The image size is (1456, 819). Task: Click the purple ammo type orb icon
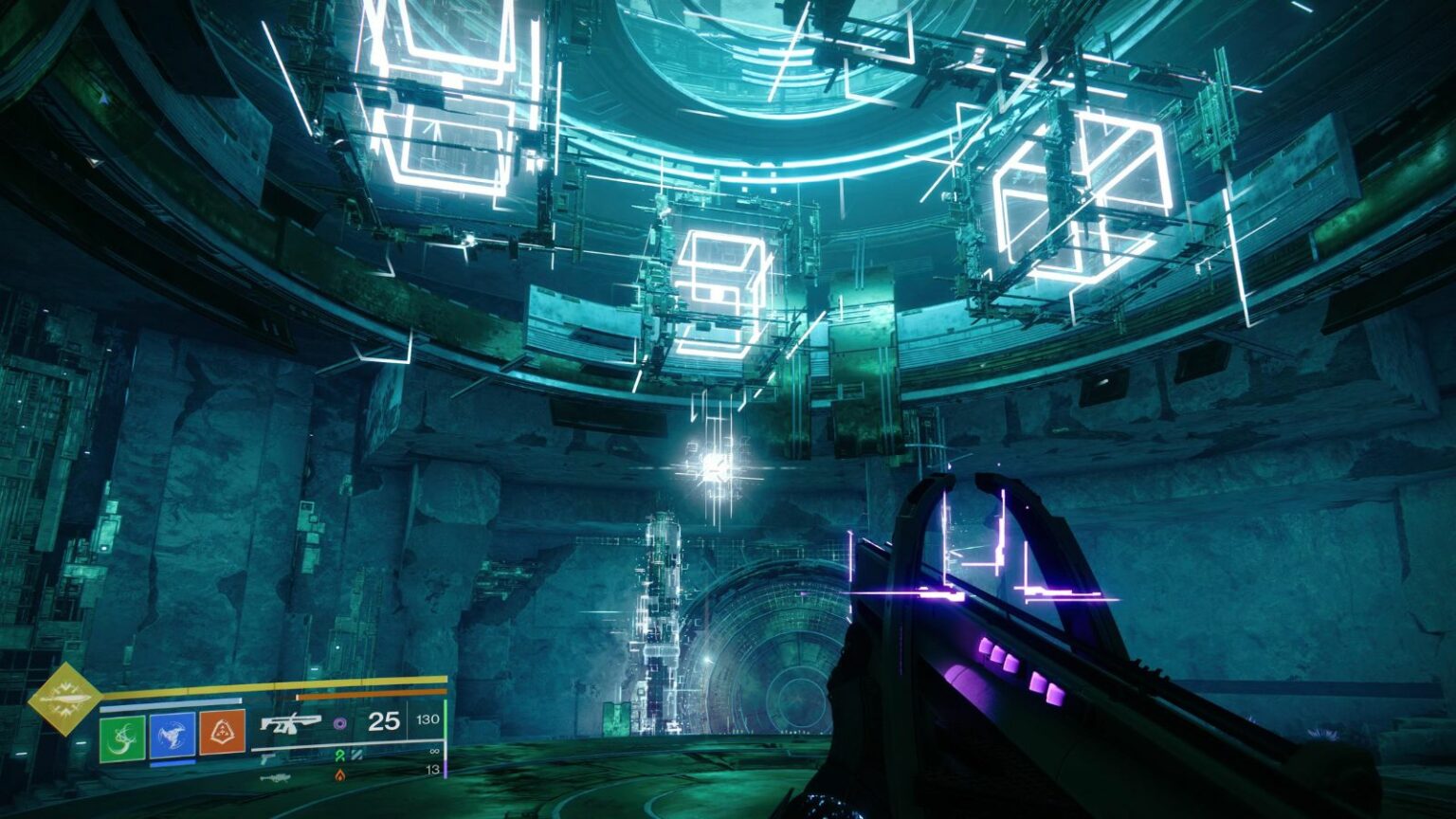341,722
